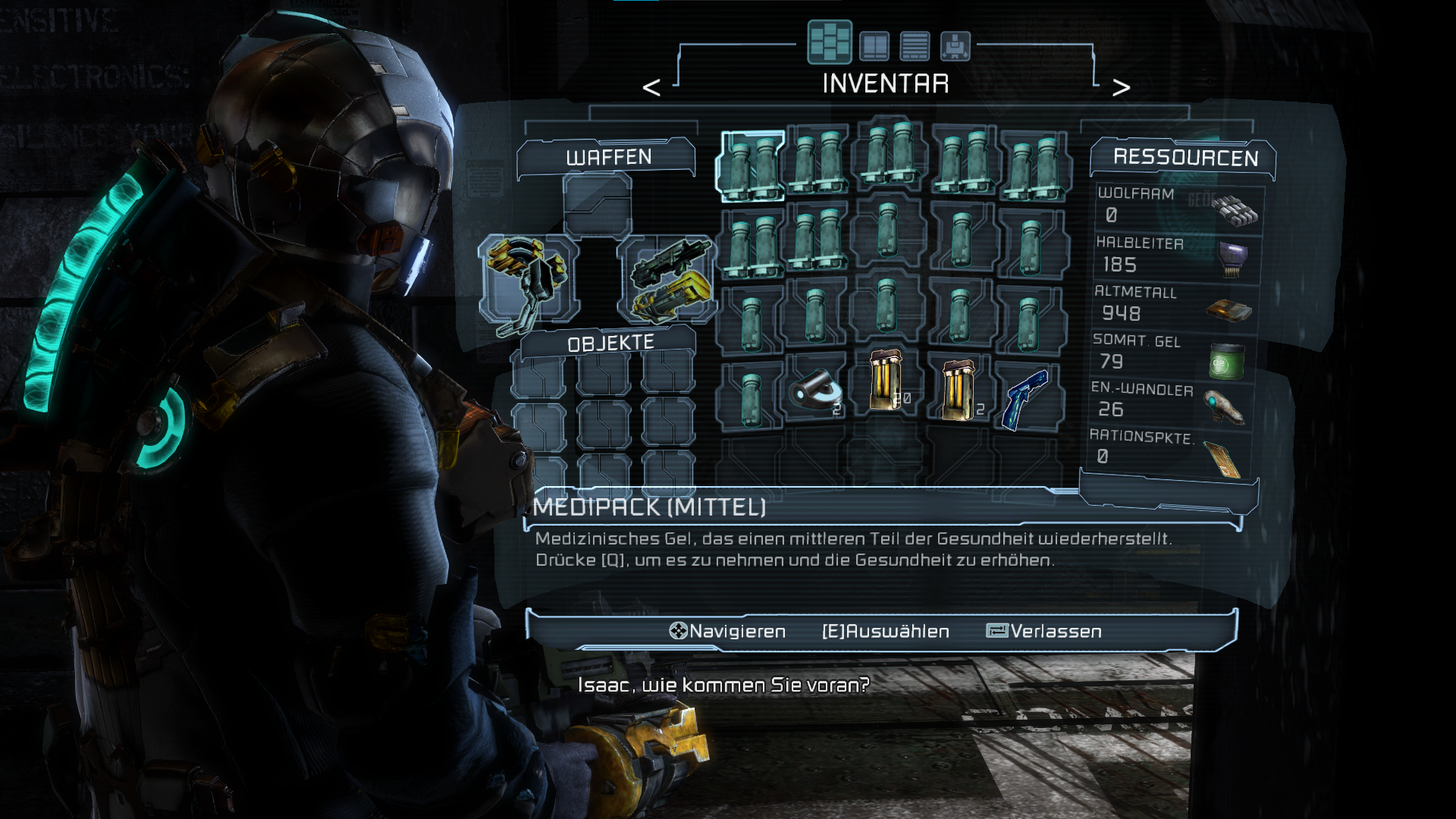Open the tab with the bench icon
Screen dimensions: 1456x819
click(955, 45)
